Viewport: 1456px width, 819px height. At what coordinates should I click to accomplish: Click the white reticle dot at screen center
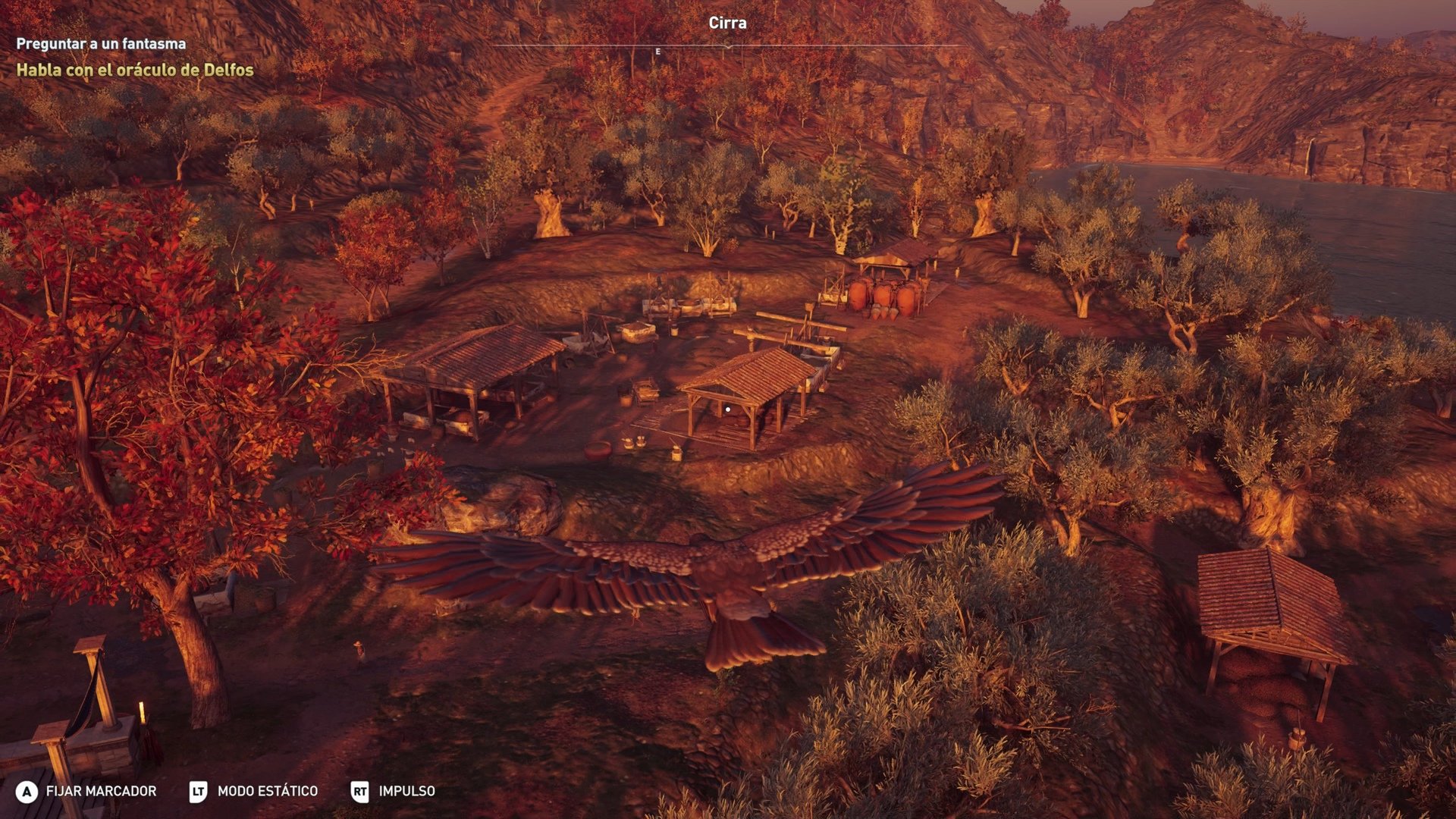(728, 408)
